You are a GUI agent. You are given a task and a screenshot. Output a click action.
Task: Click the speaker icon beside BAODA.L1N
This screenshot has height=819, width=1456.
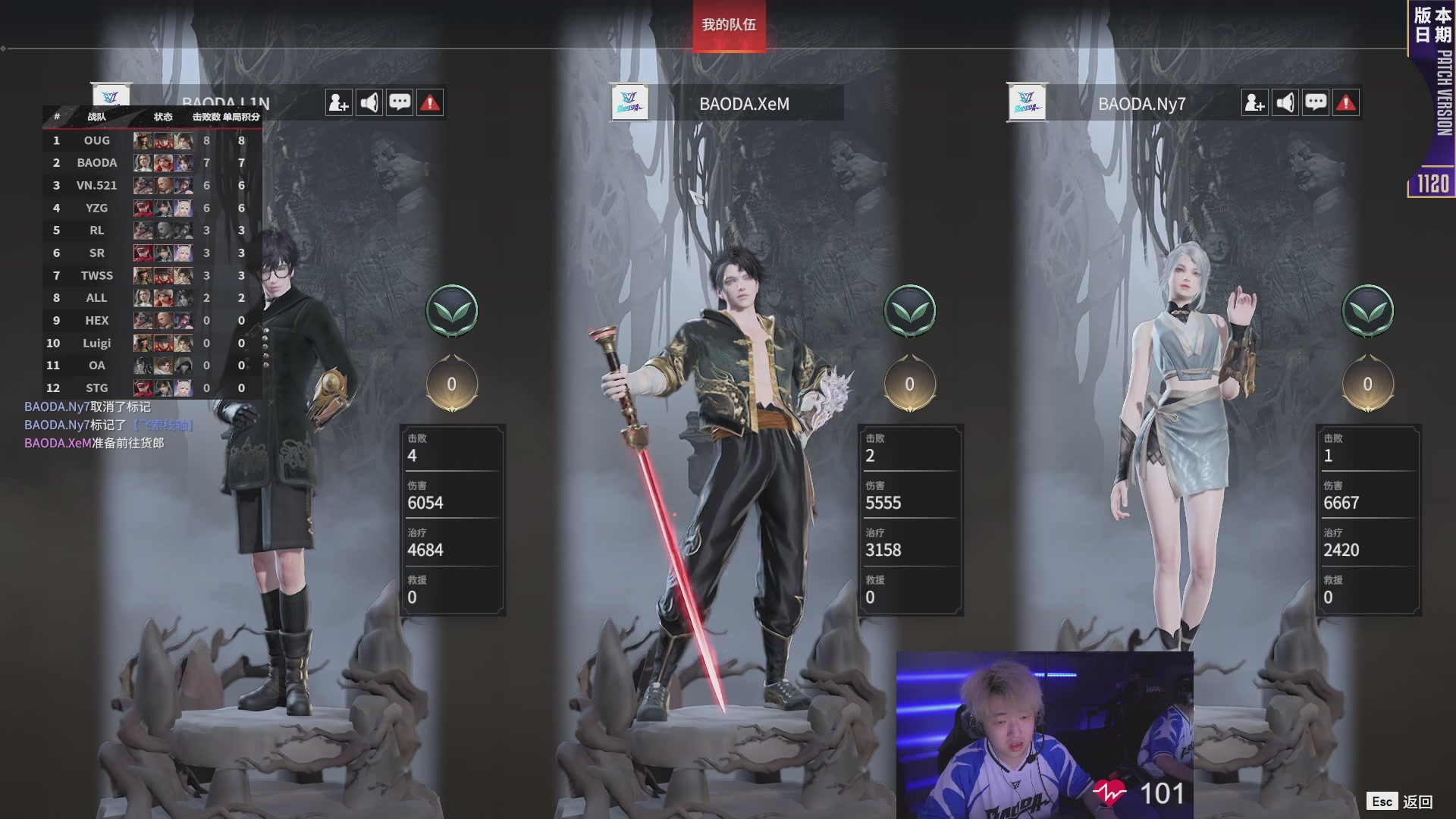[x=369, y=102]
